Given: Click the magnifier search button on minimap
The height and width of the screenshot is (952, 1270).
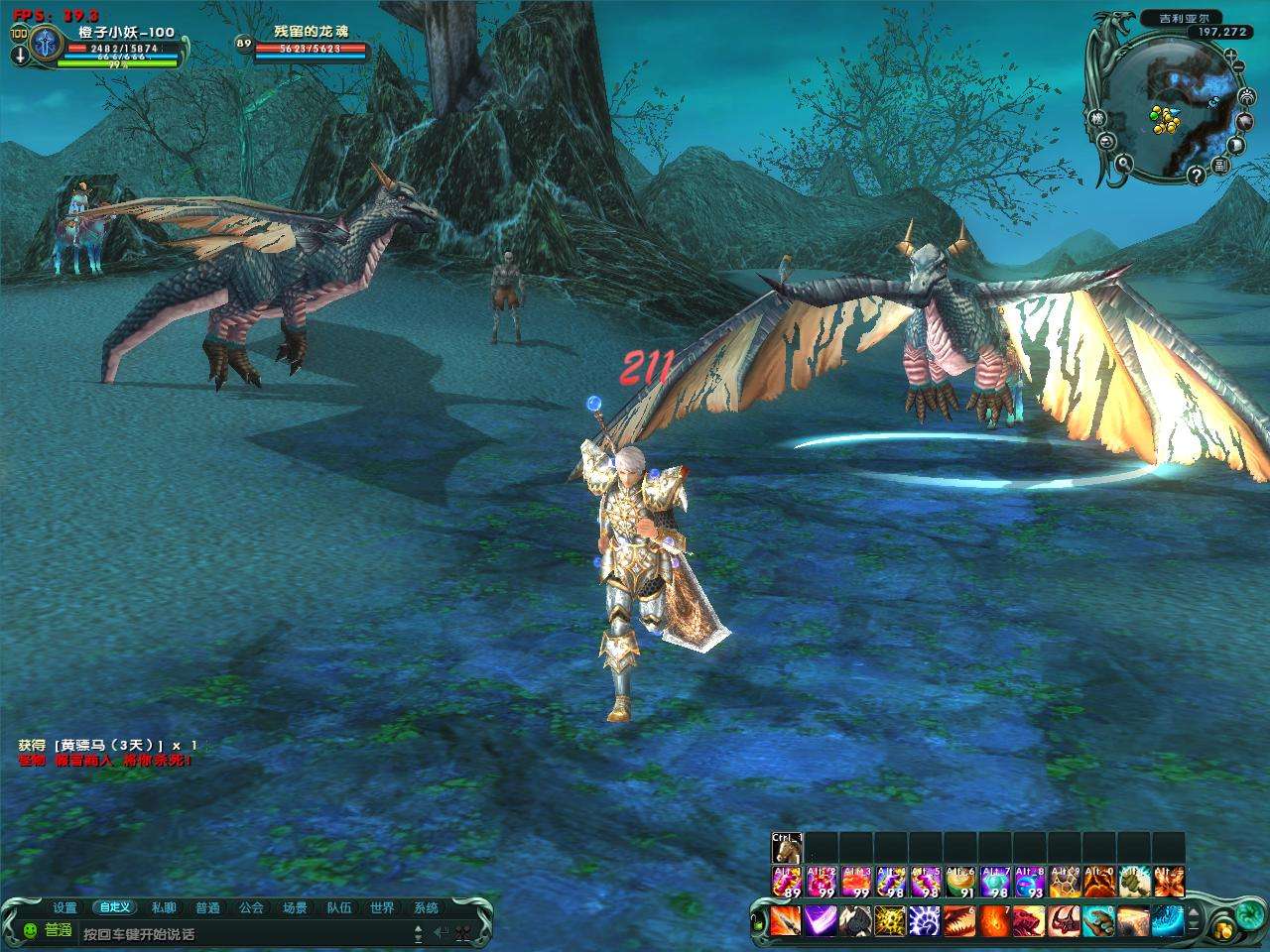Looking at the screenshot, I should pyautogui.click(x=1124, y=164).
